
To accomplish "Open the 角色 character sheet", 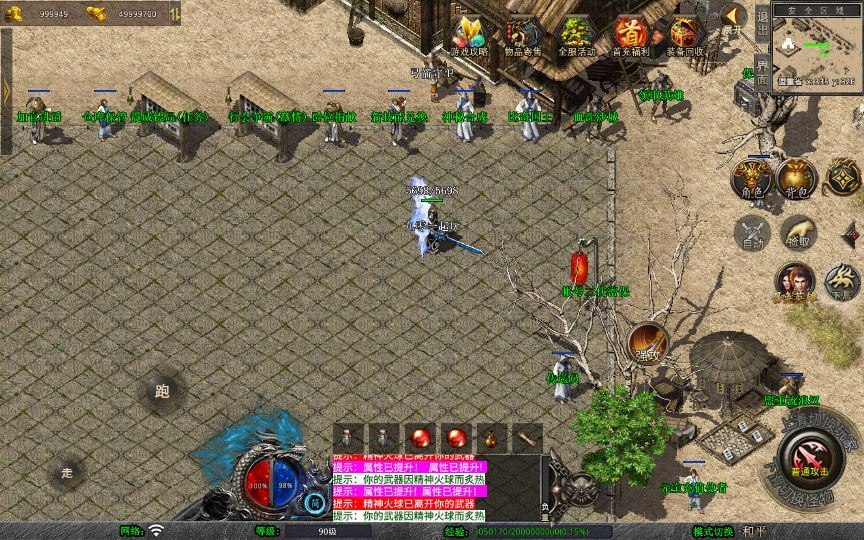I will [x=751, y=178].
